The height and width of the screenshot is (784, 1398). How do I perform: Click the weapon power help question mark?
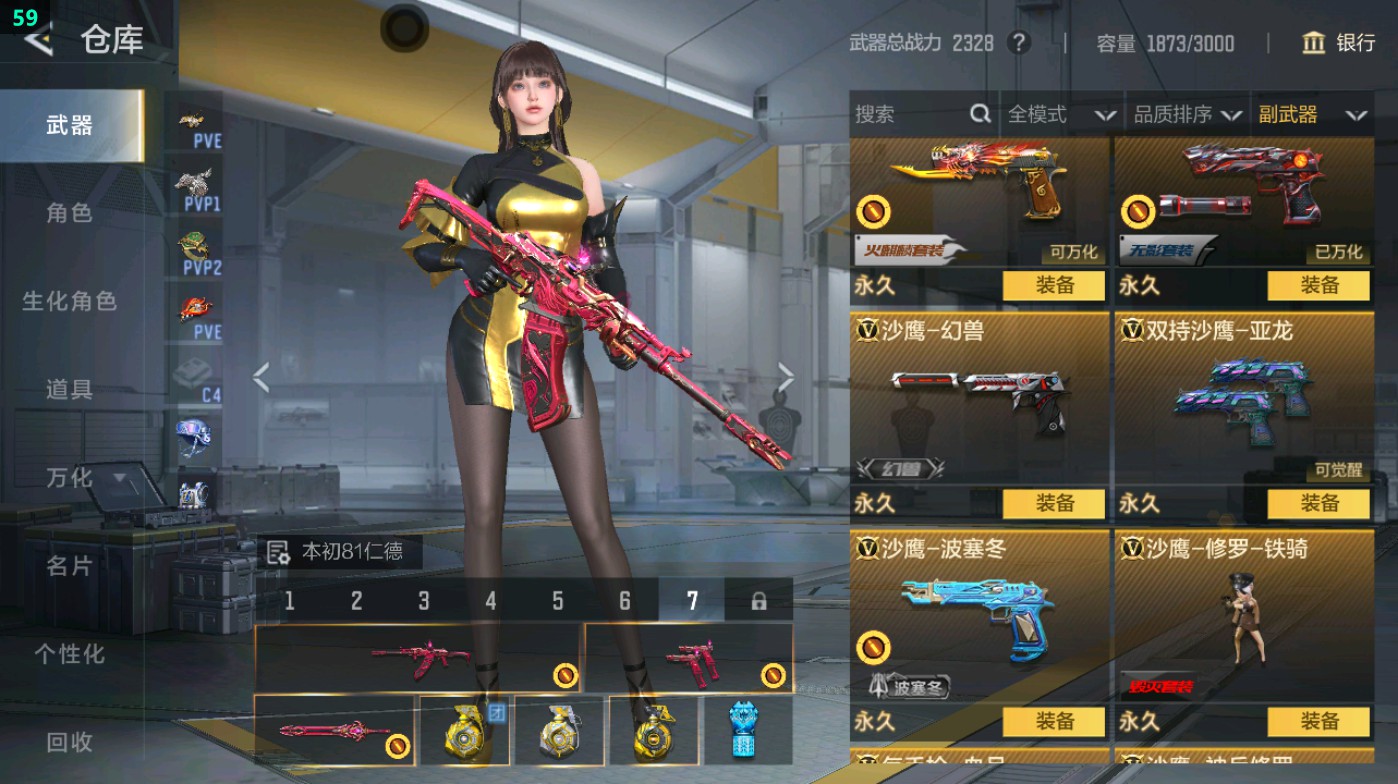(1018, 43)
